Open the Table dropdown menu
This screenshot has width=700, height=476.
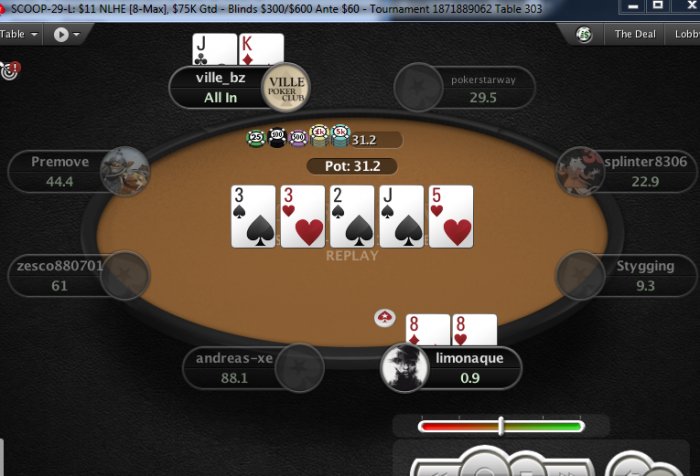pyautogui.click(x=19, y=34)
